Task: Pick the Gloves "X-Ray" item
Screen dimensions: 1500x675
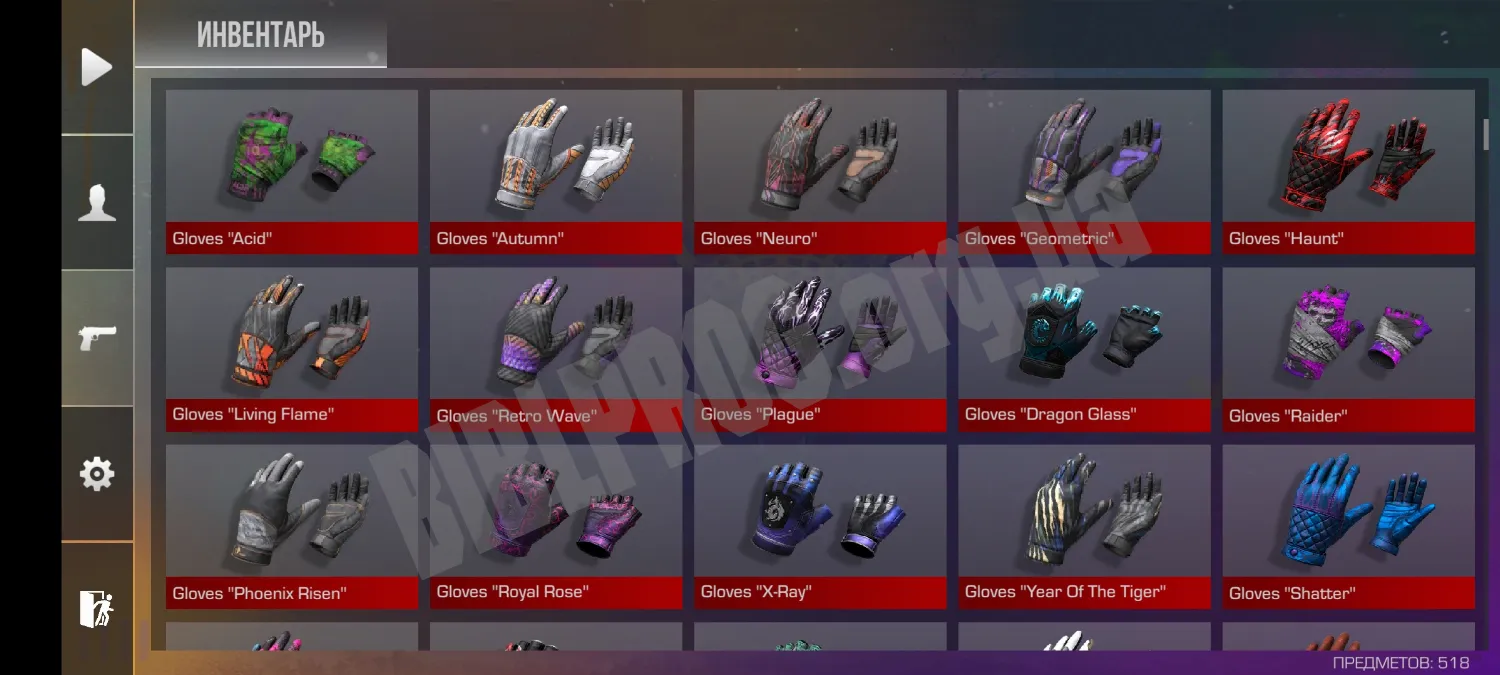Action: 820,526
